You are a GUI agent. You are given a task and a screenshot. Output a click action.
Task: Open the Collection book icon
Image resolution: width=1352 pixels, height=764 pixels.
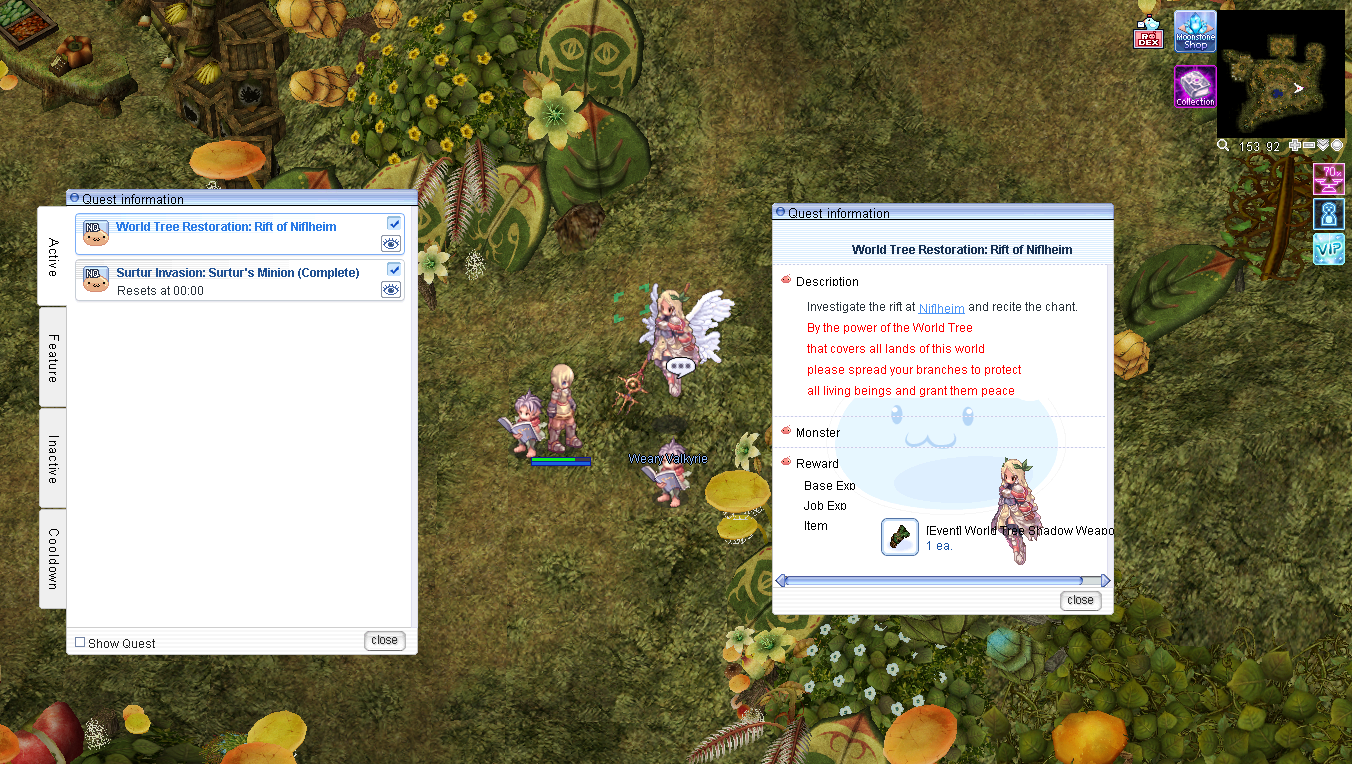(1195, 87)
